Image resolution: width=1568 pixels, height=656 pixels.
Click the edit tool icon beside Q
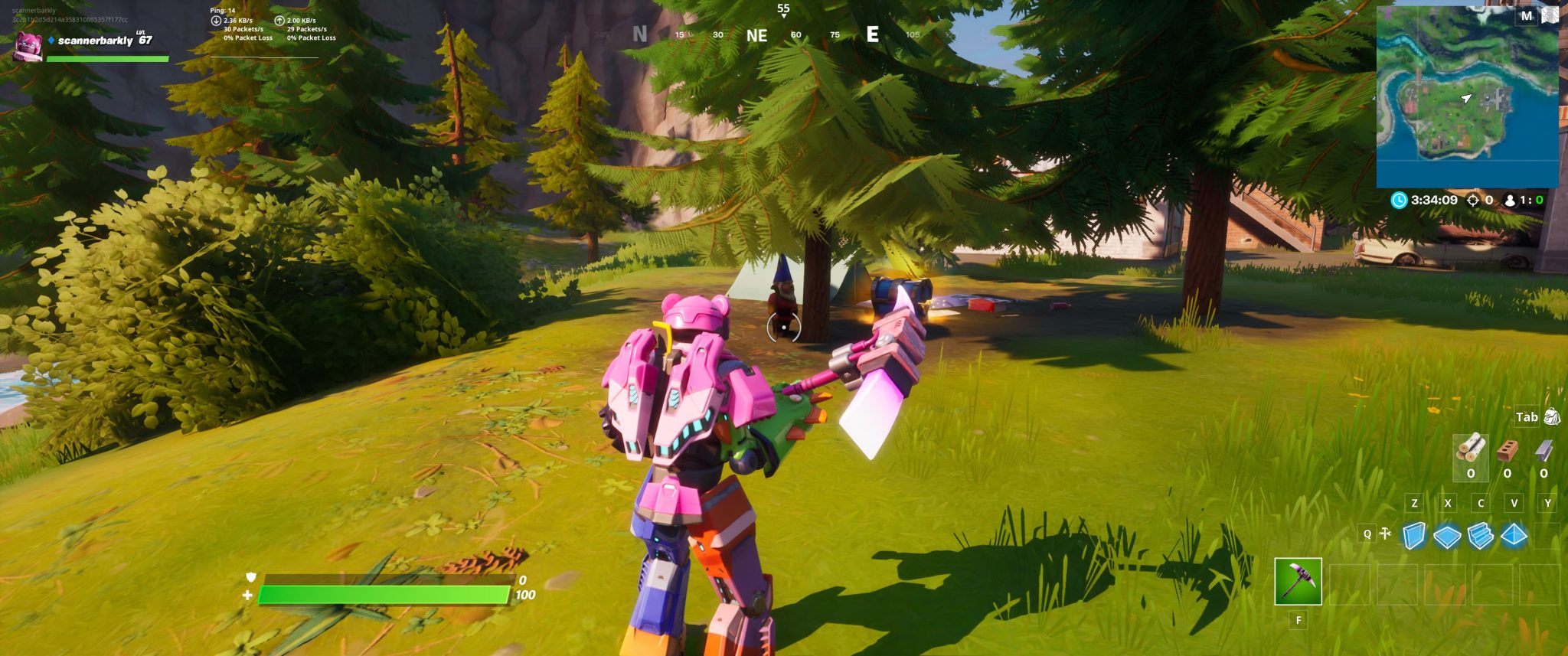1385,532
